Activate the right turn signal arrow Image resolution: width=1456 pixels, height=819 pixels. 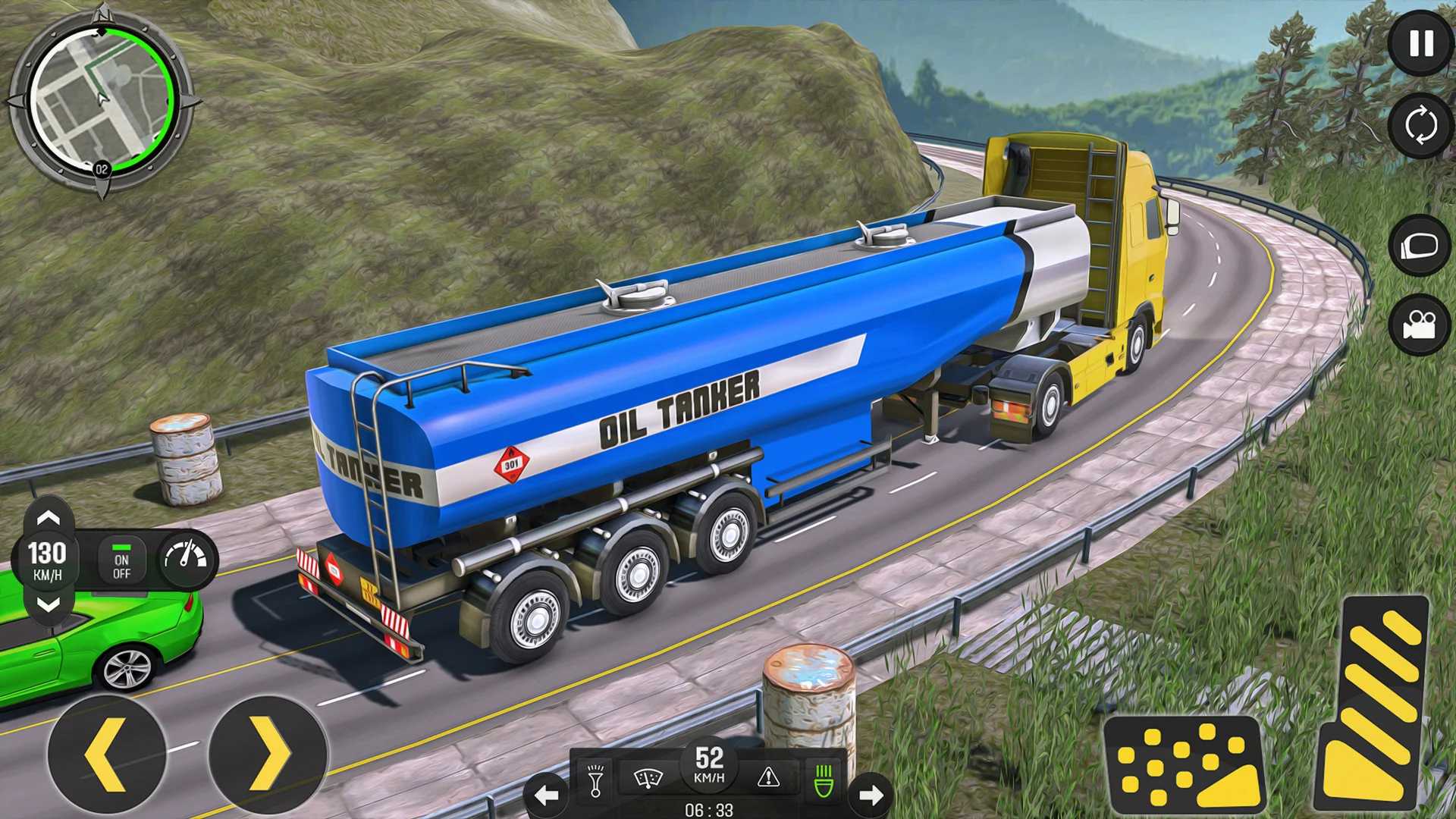tap(871, 795)
